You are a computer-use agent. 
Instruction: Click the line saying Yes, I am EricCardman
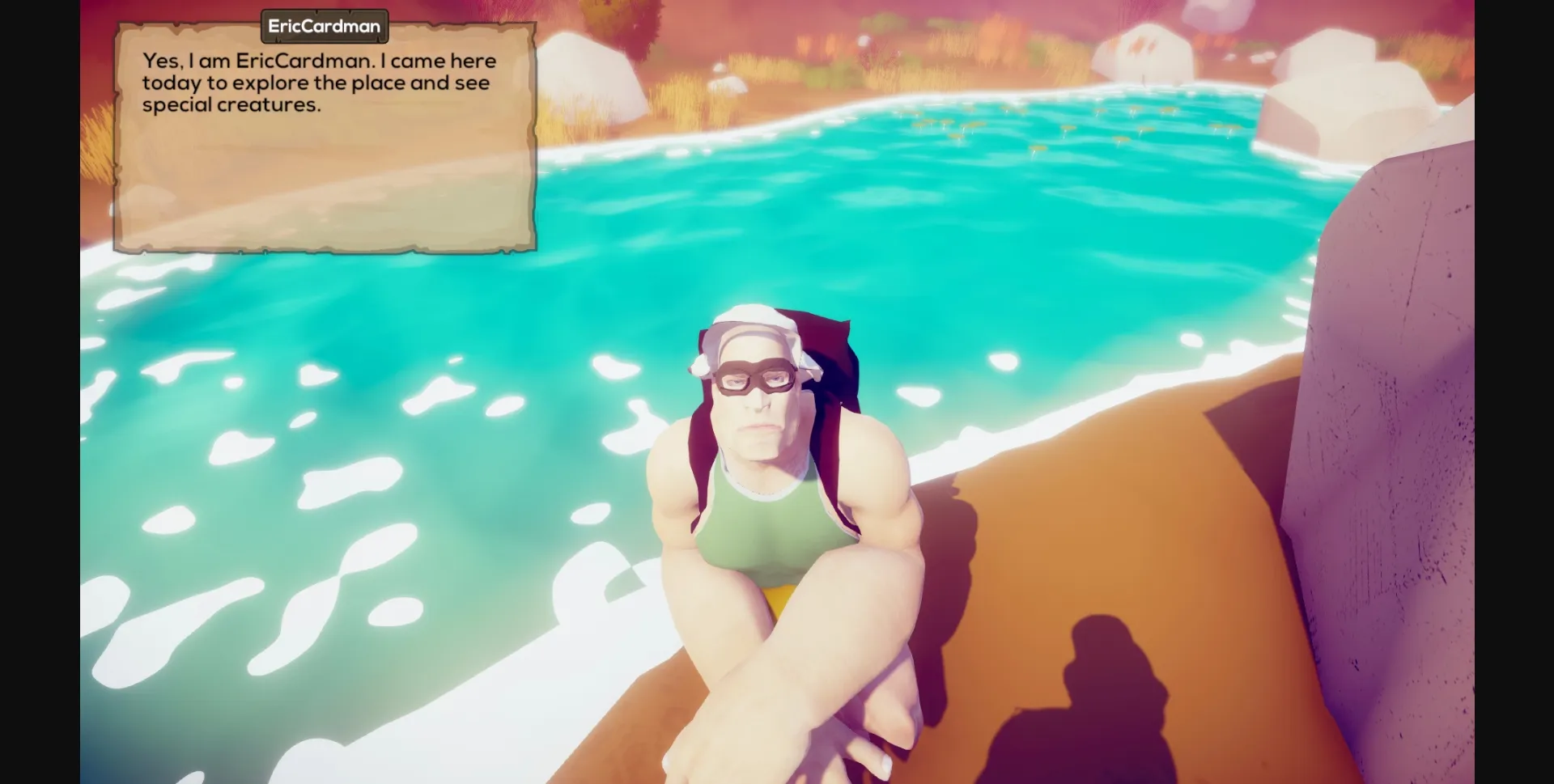click(319, 61)
